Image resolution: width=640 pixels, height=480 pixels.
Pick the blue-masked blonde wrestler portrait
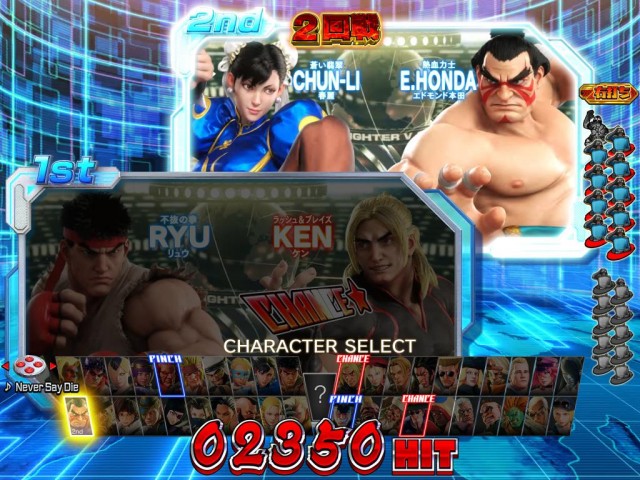click(x=240, y=376)
